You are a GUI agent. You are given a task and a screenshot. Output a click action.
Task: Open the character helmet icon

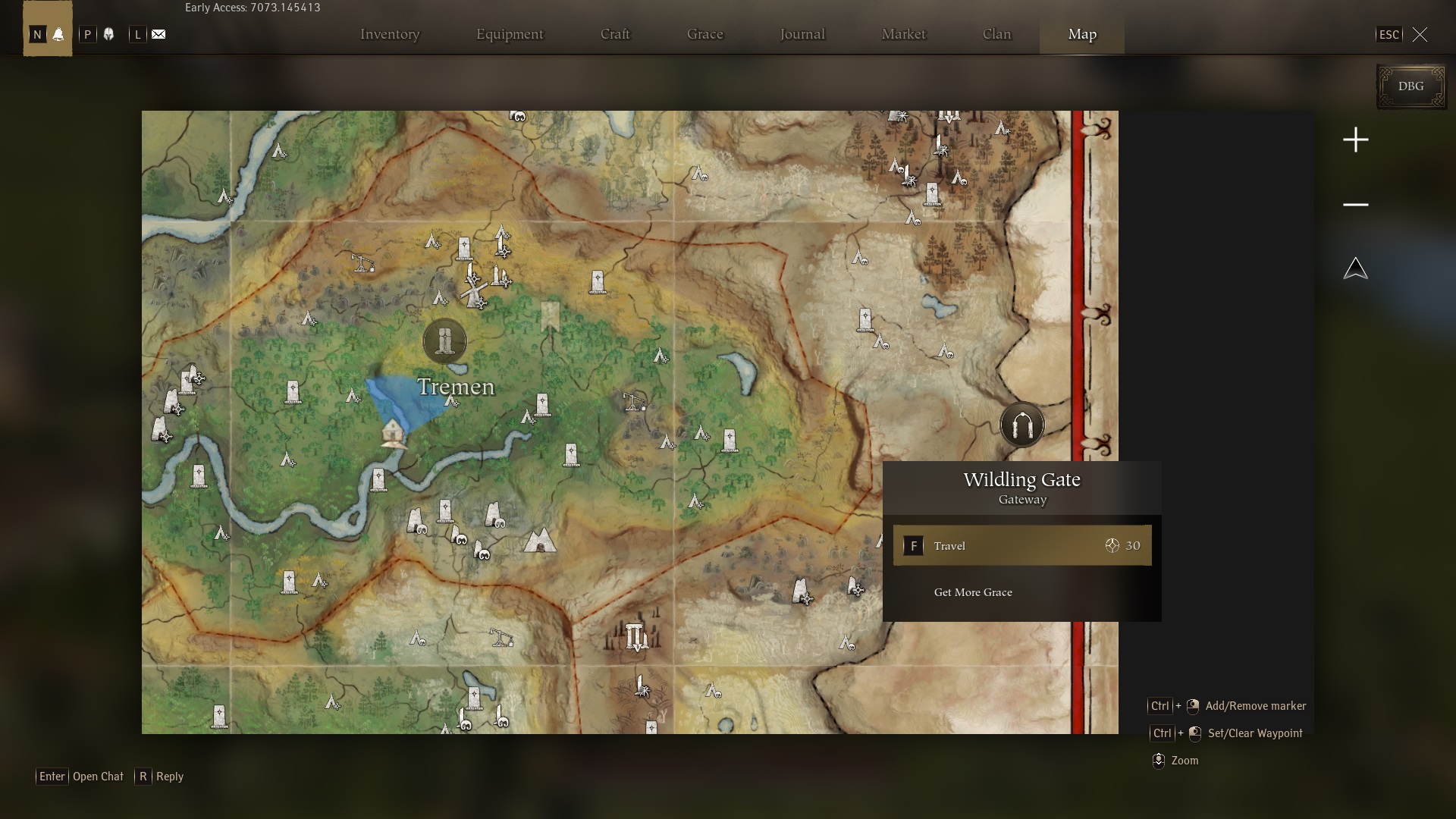108,34
